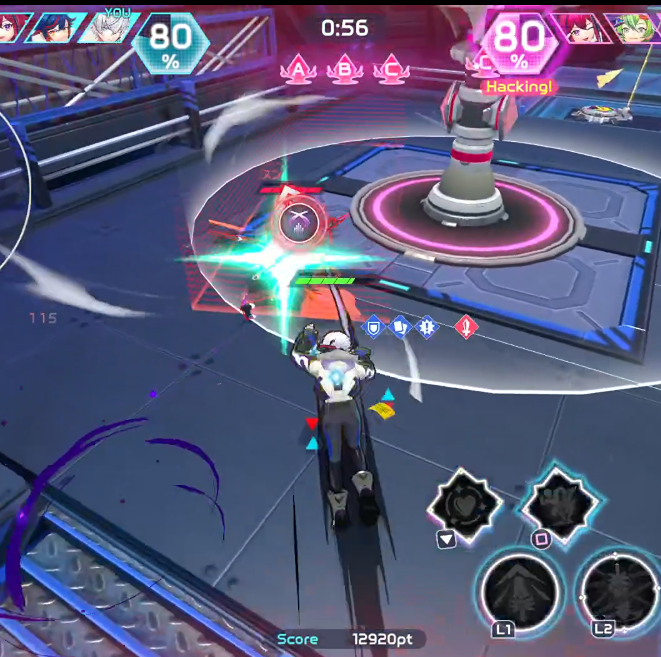
Task: Activate the heart-shaped ability icon
Action: 466,503
